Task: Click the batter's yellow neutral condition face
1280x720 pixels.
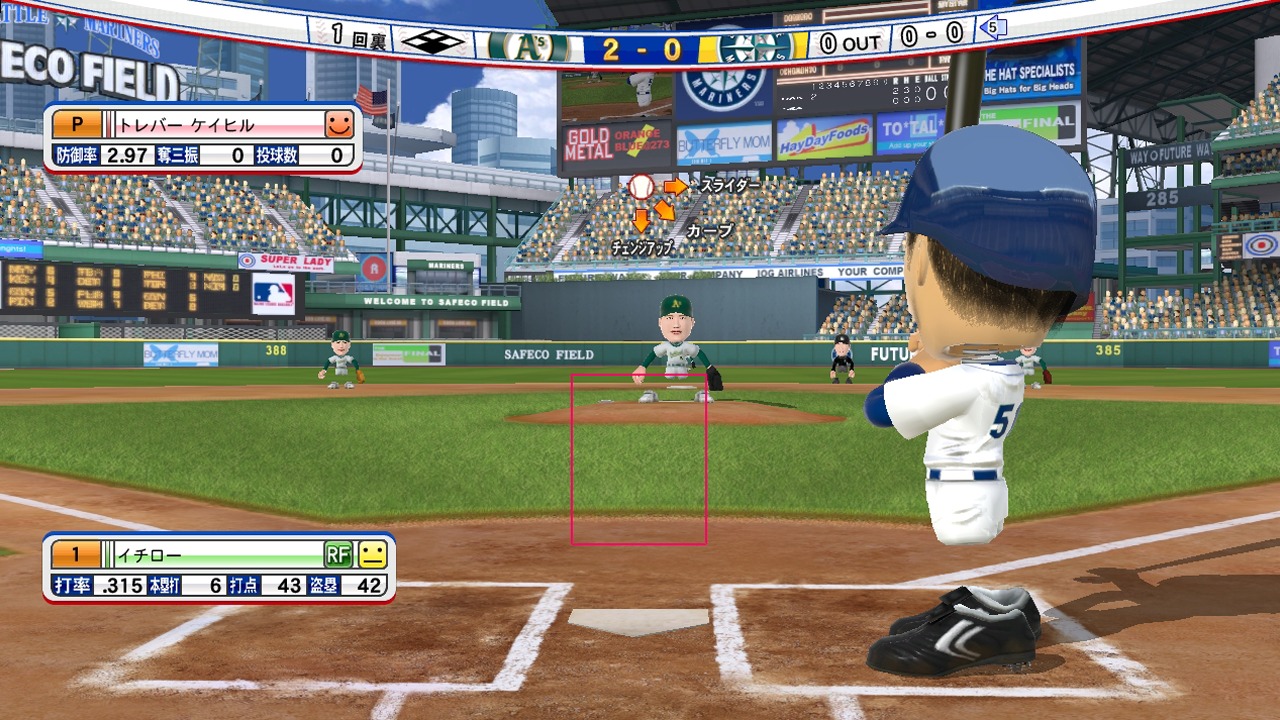Action: [x=372, y=554]
